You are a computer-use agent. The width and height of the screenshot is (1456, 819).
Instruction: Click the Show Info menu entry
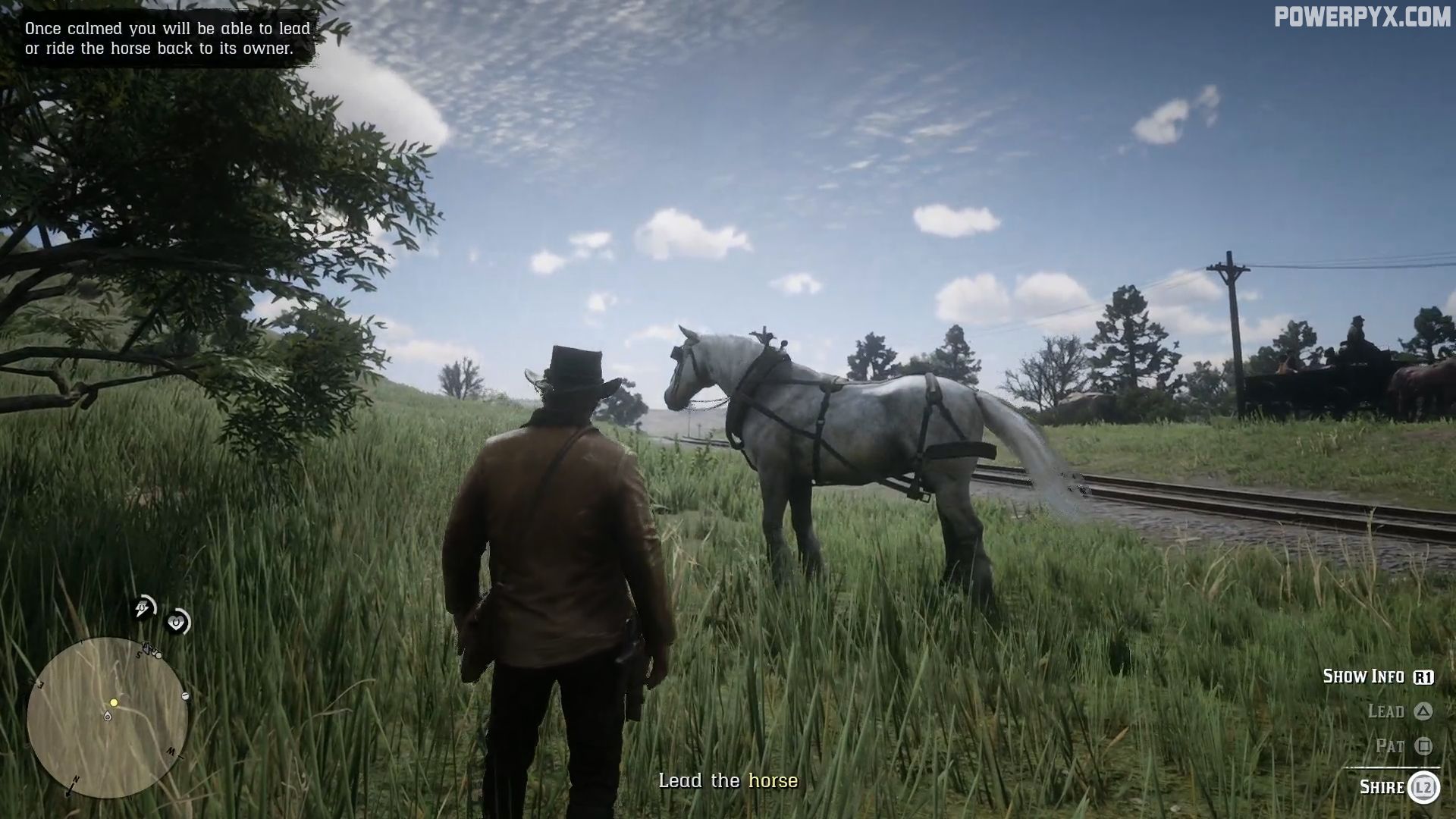pyautogui.click(x=1365, y=675)
